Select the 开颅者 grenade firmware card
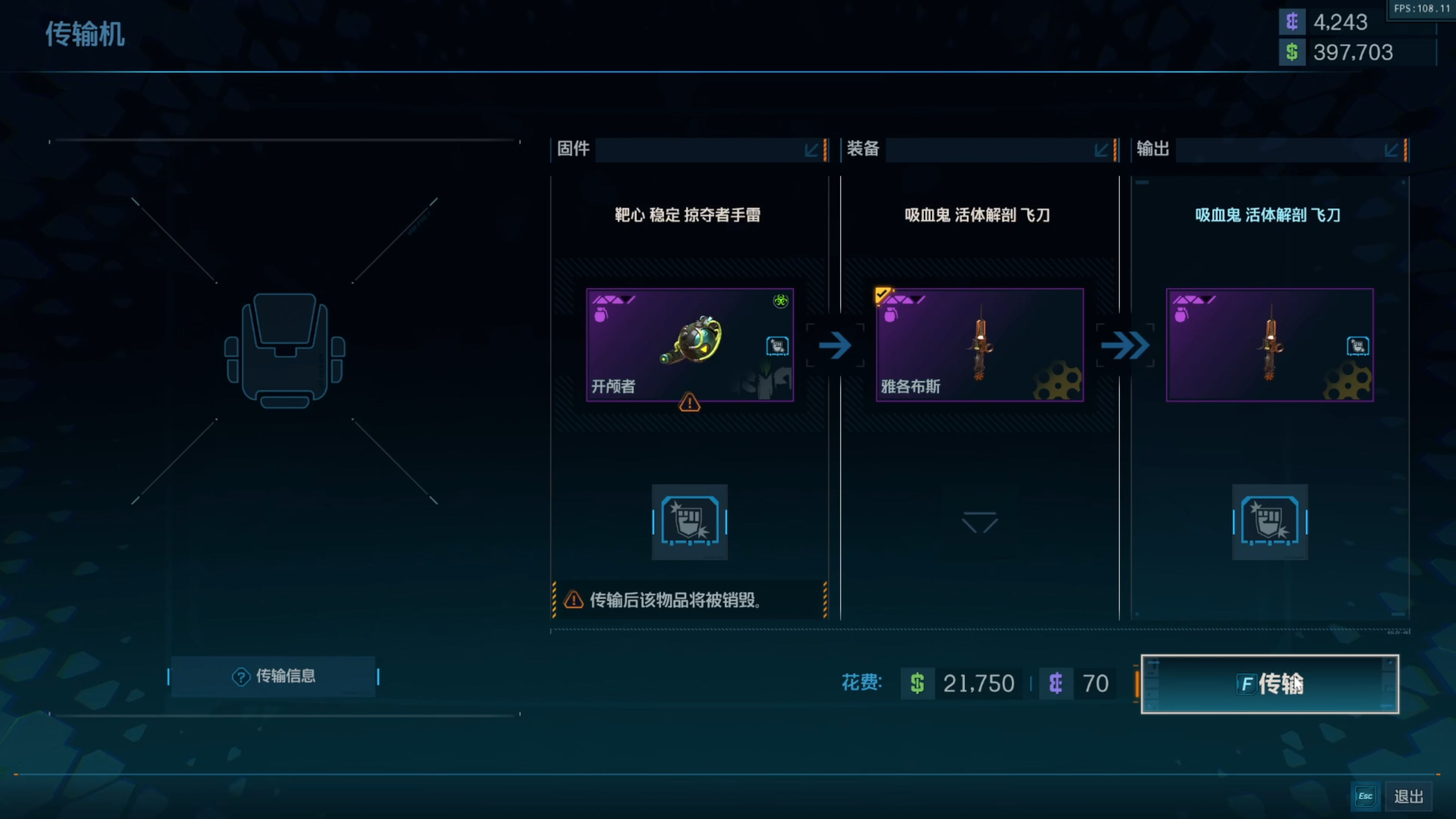 click(690, 345)
